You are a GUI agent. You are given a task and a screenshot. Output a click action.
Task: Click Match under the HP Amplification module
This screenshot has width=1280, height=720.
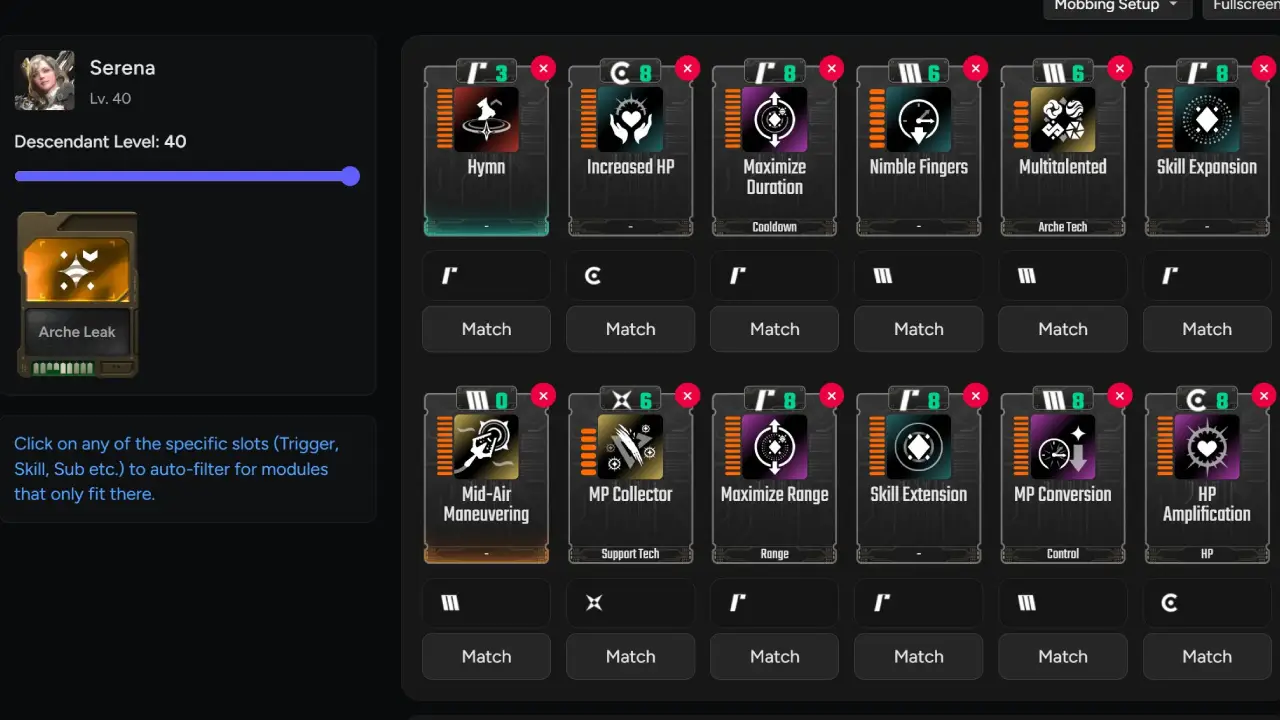(x=1206, y=657)
